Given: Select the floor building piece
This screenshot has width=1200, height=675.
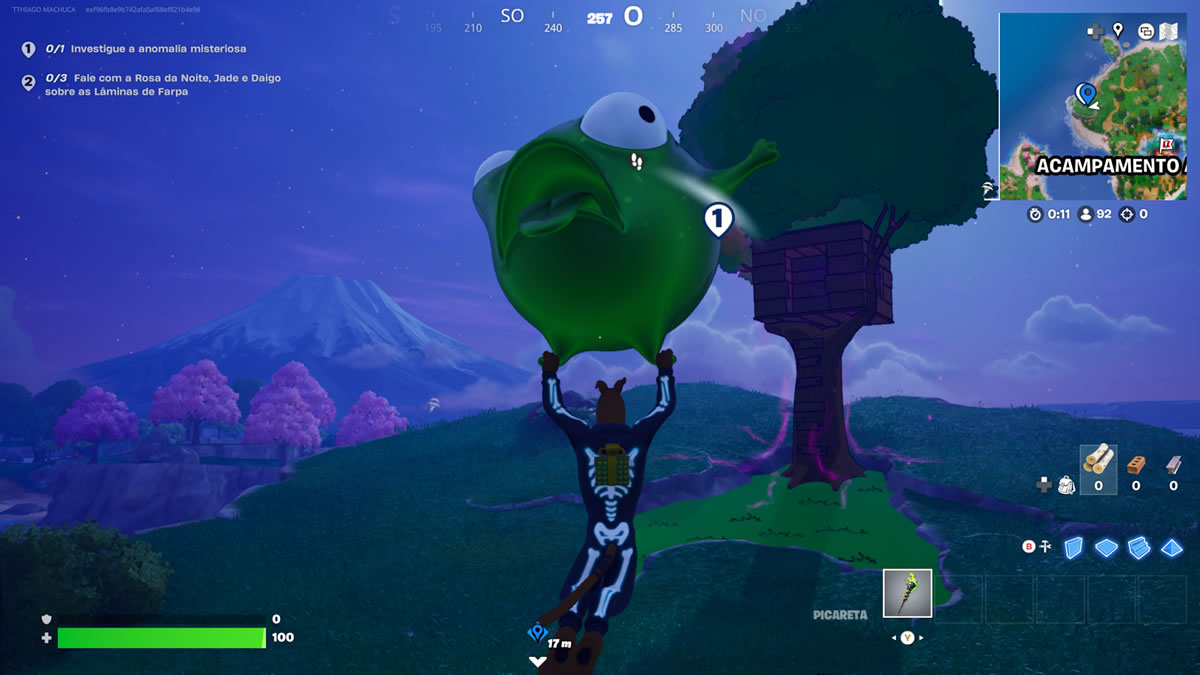Looking at the screenshot, I should 1105,547.
